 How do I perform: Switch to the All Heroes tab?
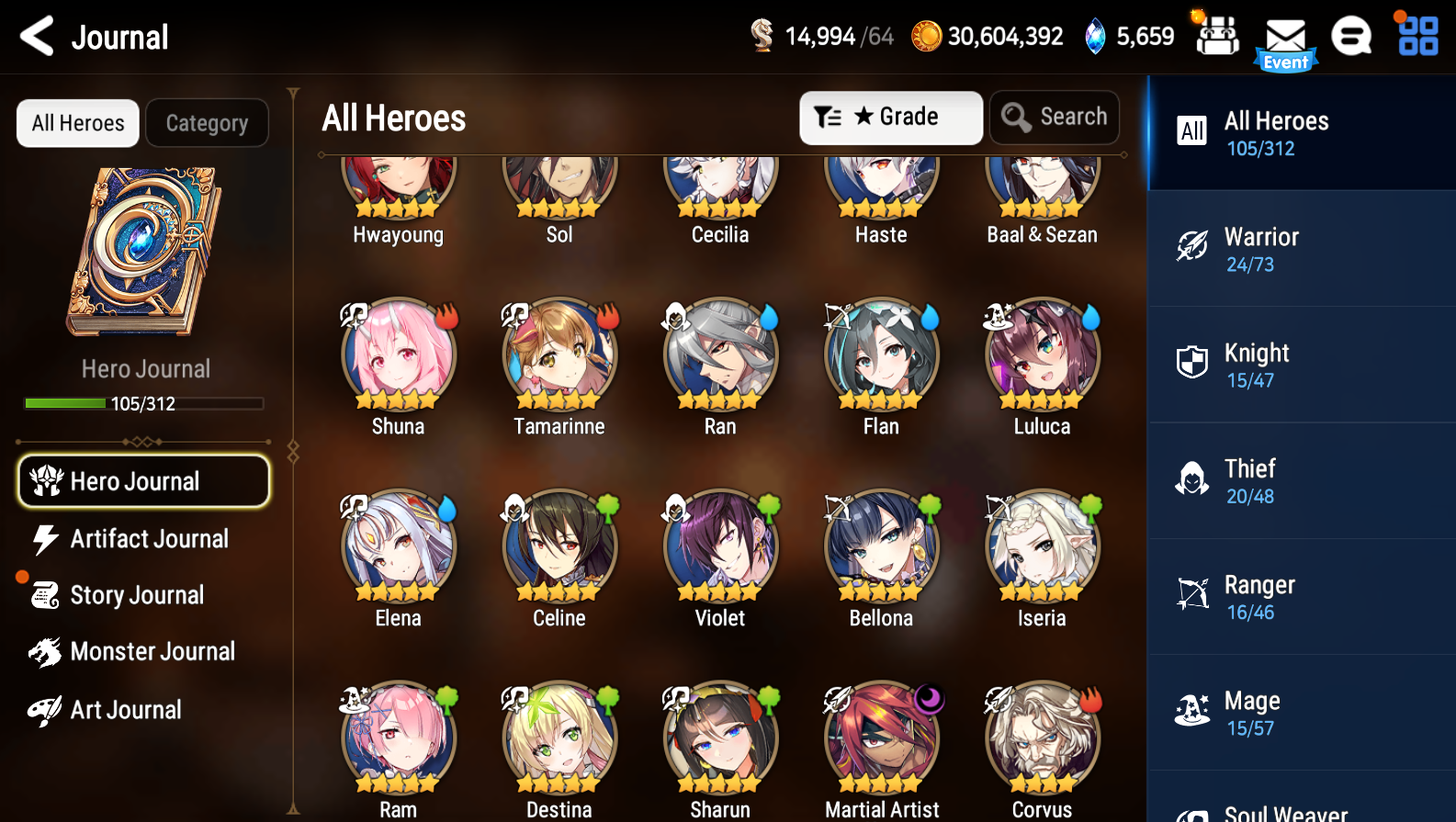tap(77, 122)
